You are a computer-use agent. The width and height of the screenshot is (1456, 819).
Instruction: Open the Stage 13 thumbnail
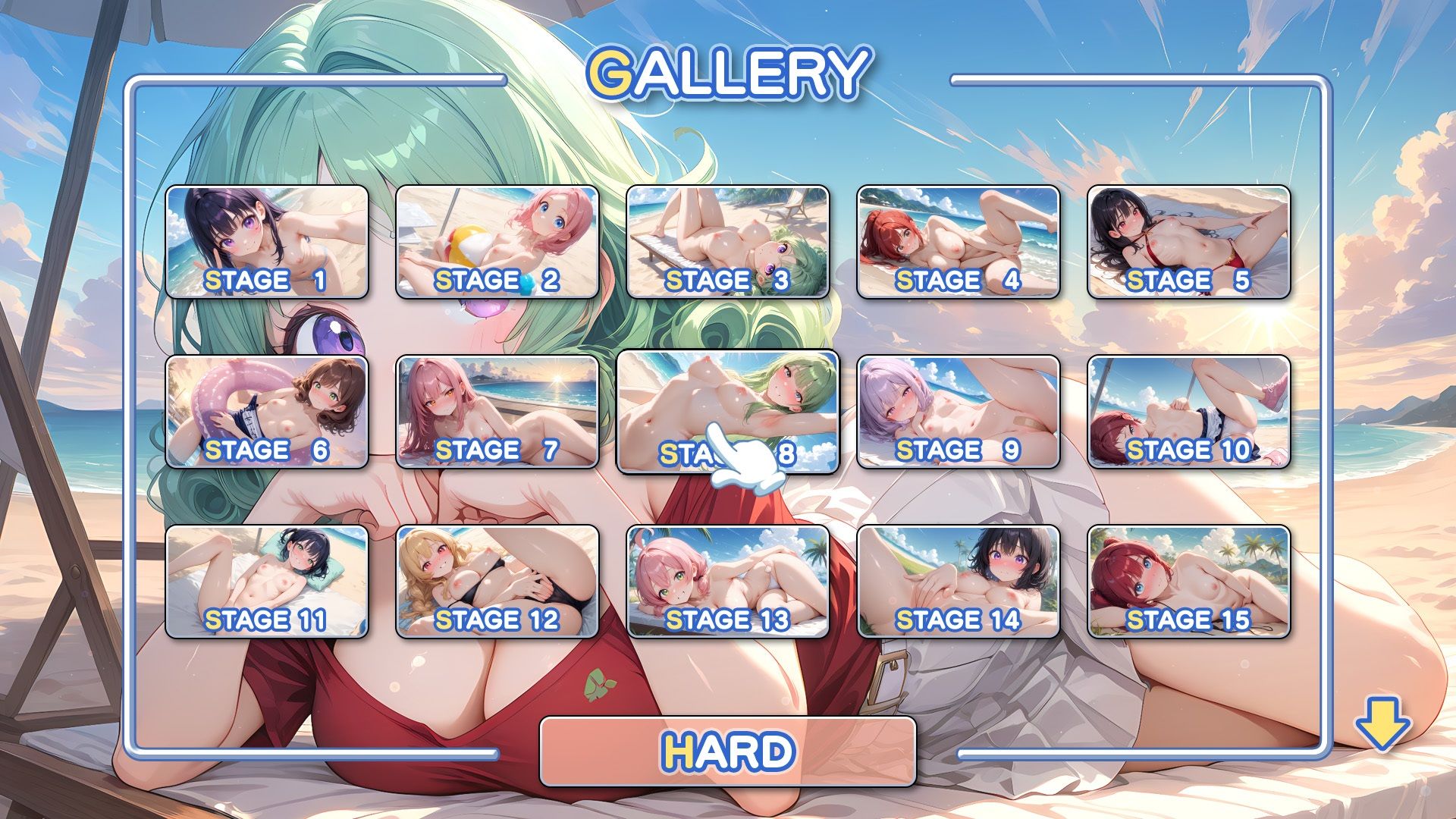(x=728, y=582)
